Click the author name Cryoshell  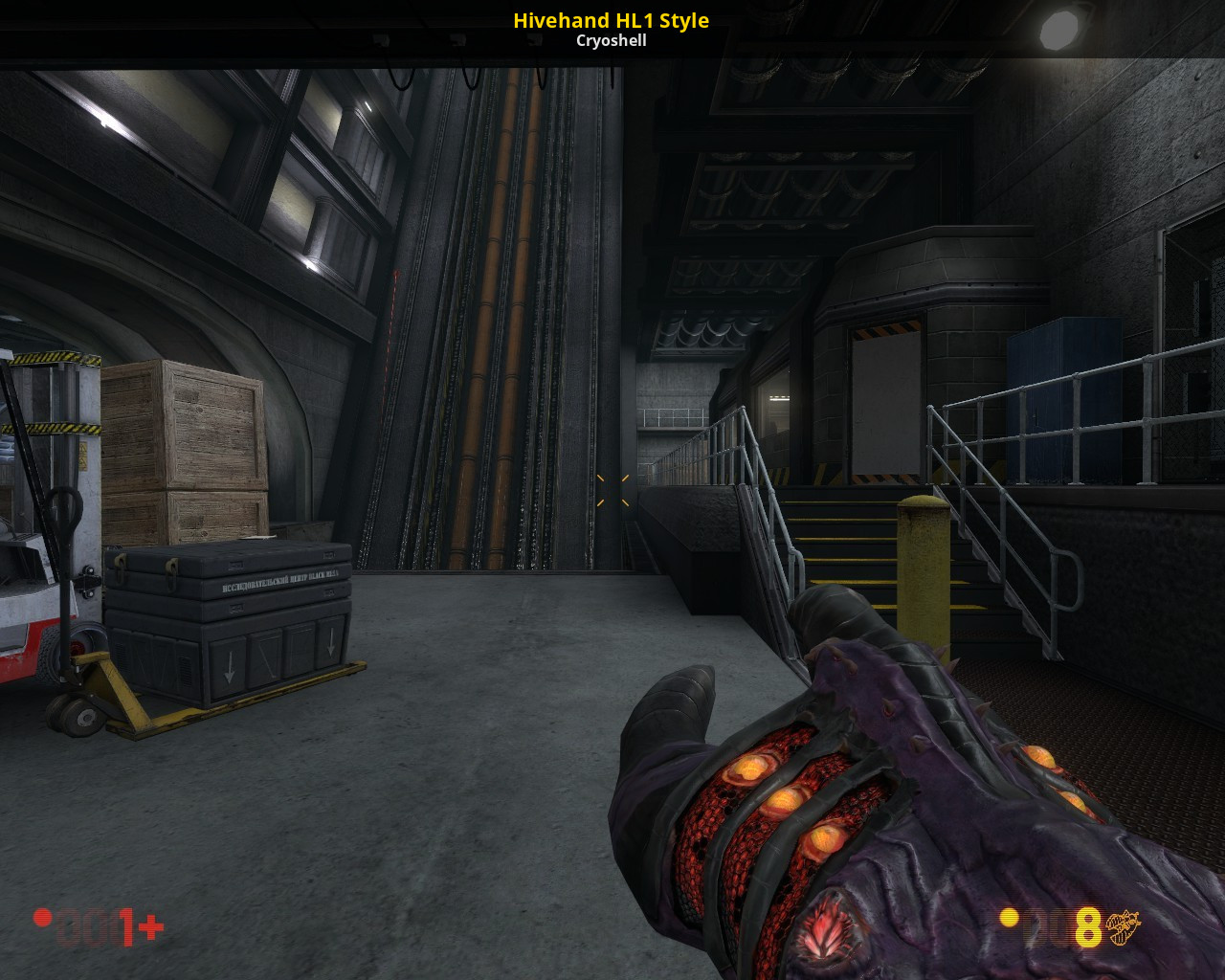(612, 40)
